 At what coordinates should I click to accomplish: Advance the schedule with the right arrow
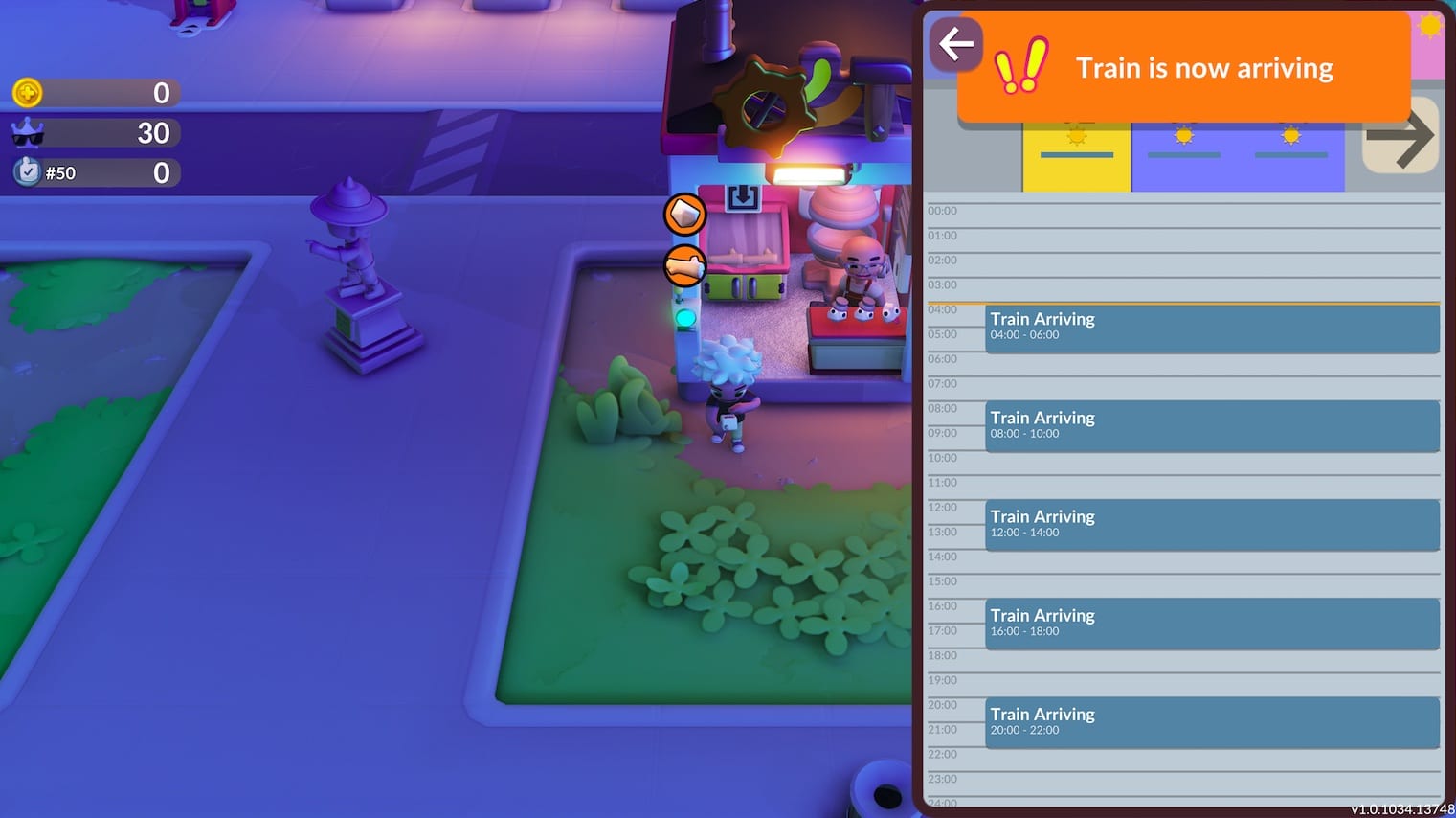pos(1400,138)
